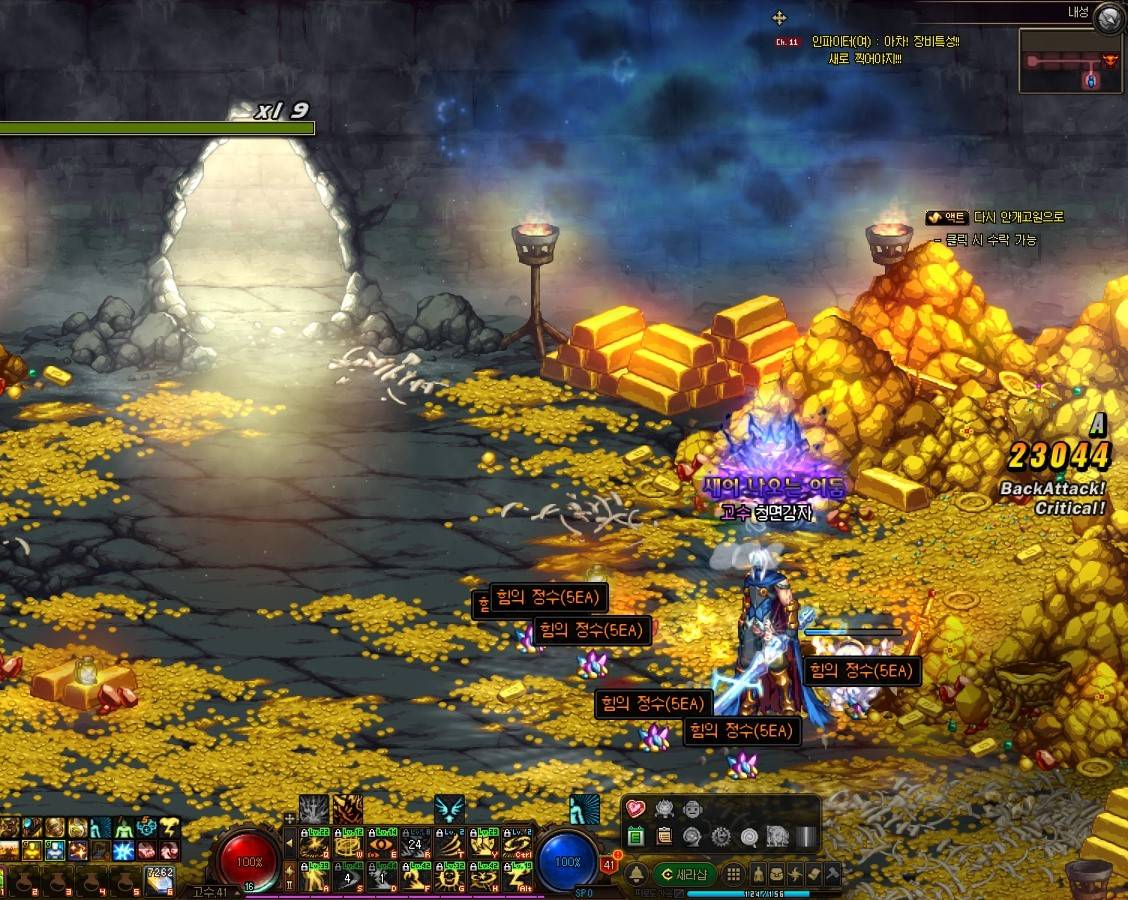Open the dungeon minimap
Viewport: 1128px width, 900px height.
coord(1071,61)
